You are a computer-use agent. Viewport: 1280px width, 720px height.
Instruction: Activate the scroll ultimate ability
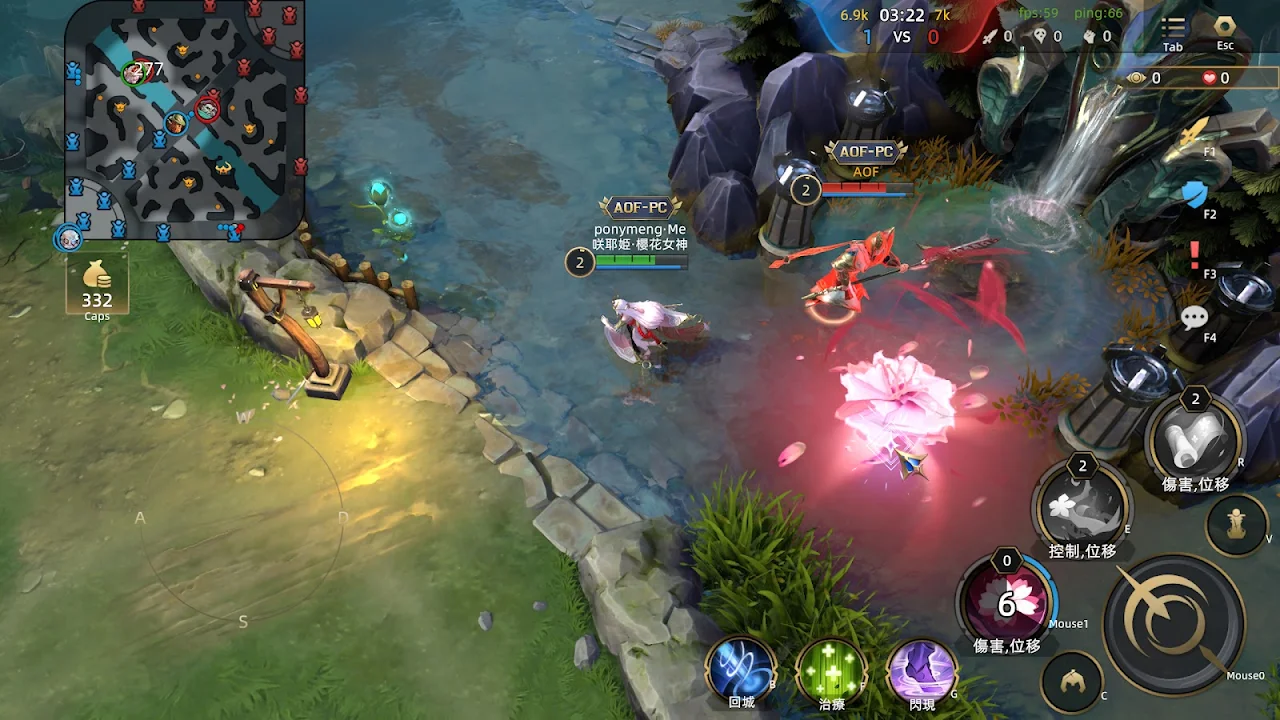(x=1195, y=438)
